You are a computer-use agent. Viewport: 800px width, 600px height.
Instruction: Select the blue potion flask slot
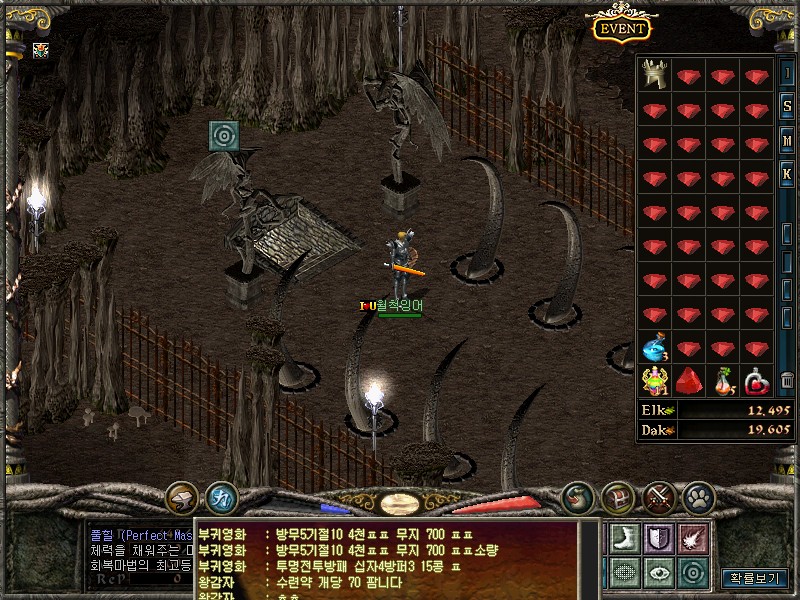[655, 349]
